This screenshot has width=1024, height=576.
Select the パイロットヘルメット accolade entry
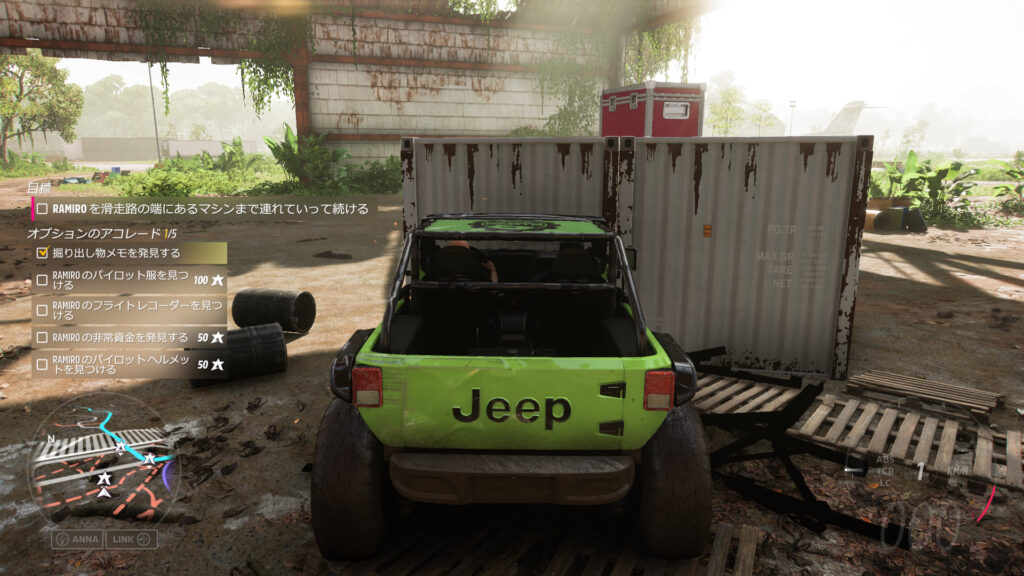128,365
